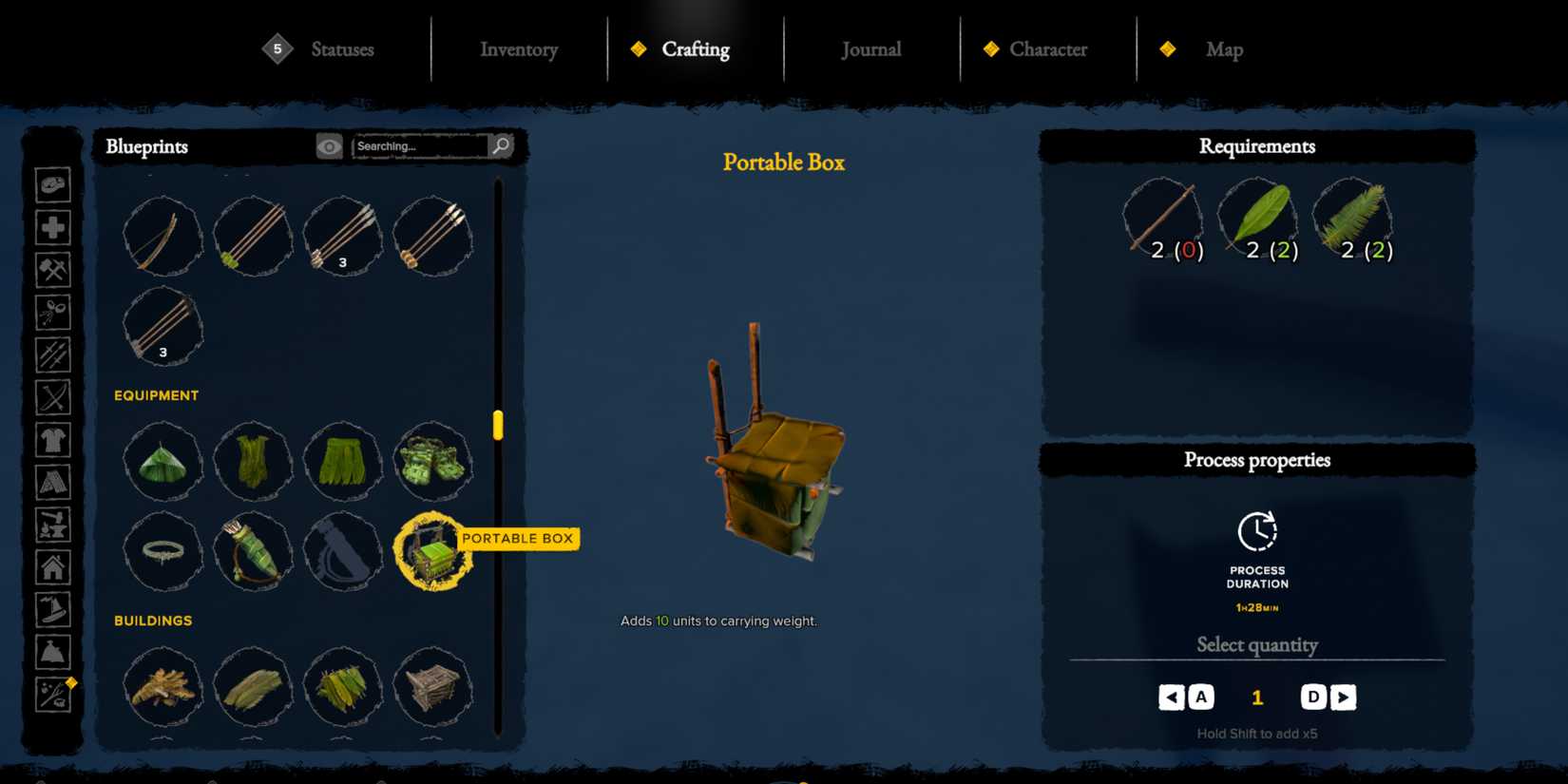The height and width of the screenshot is (784, 1568).
Task: Select the campfire crafting station icon
Action: pos(53,525)
